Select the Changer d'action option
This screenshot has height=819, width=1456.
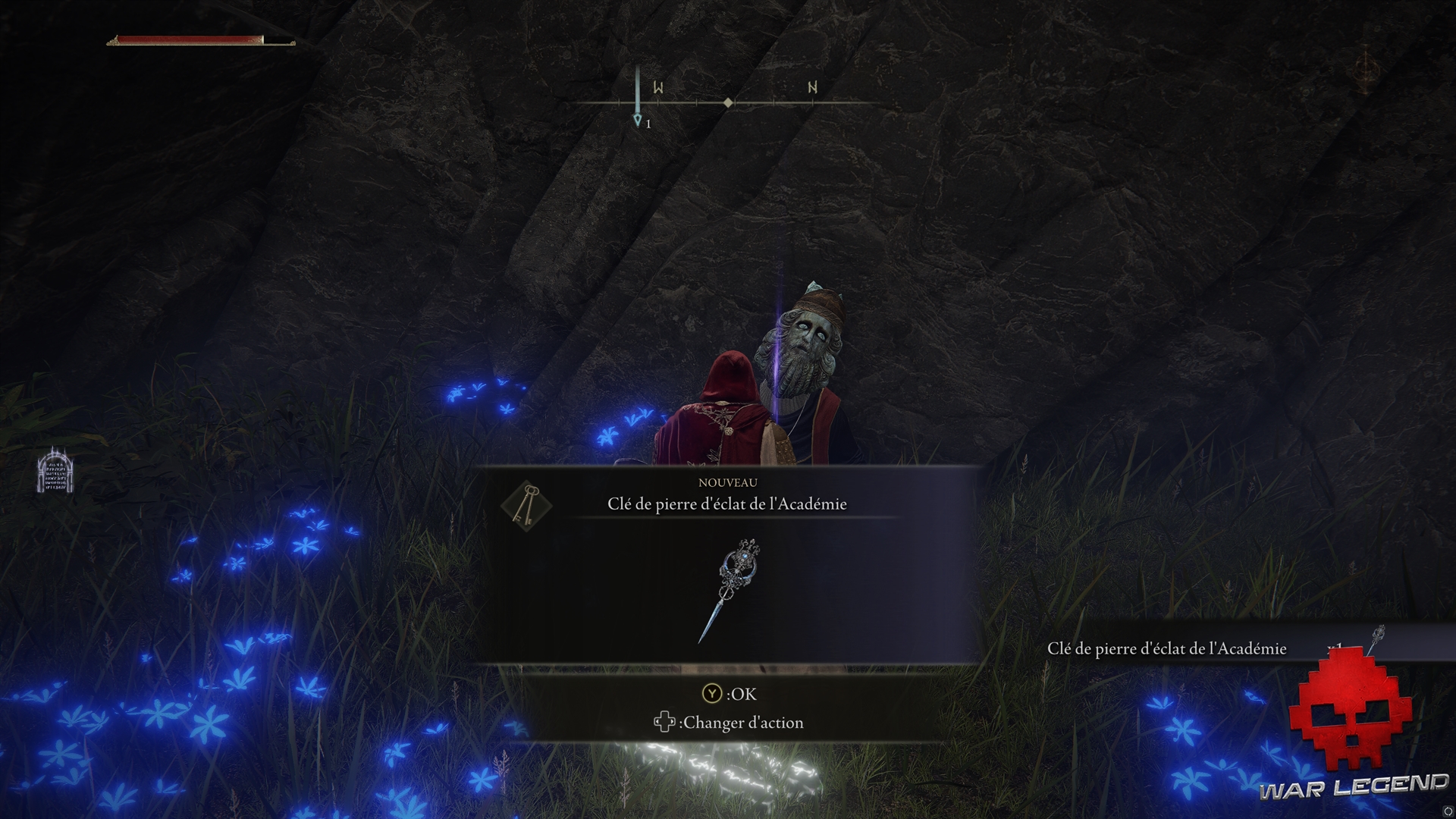pyautogui.click(x=742, y=722)
